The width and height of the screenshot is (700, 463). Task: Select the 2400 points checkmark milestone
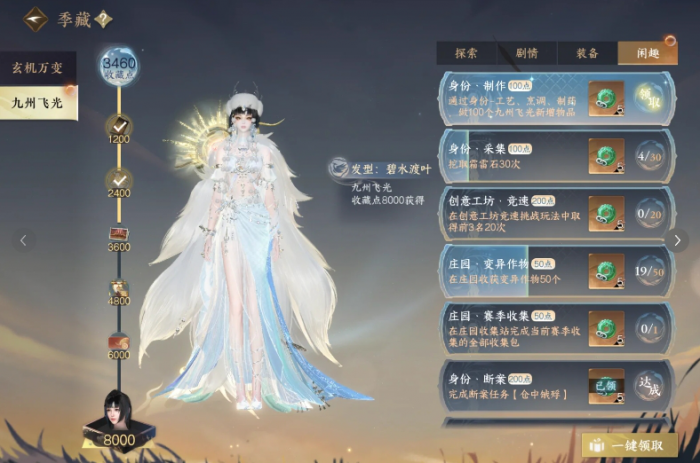click(x=118, y=179)
